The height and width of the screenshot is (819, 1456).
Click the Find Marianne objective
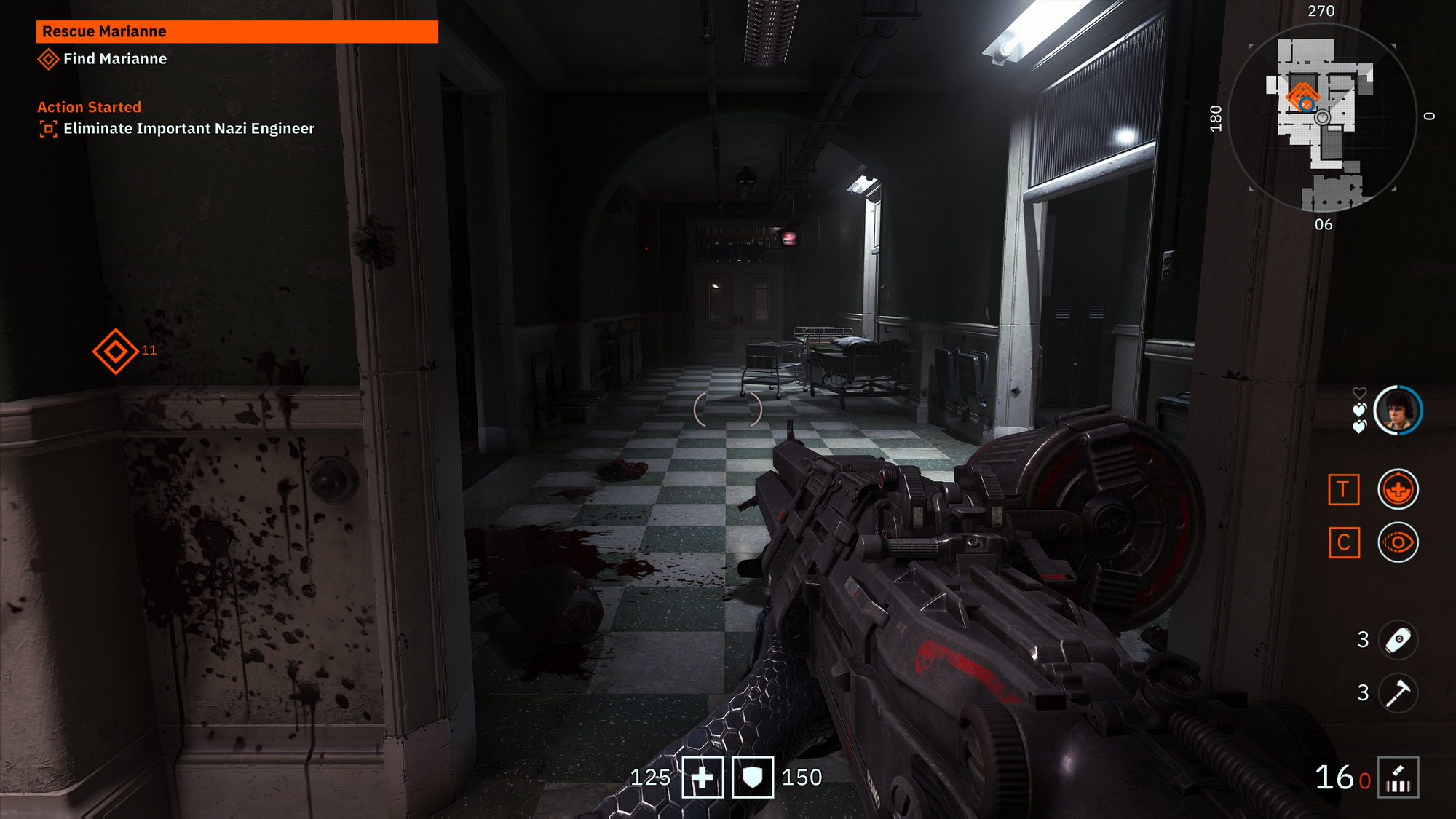114,59
